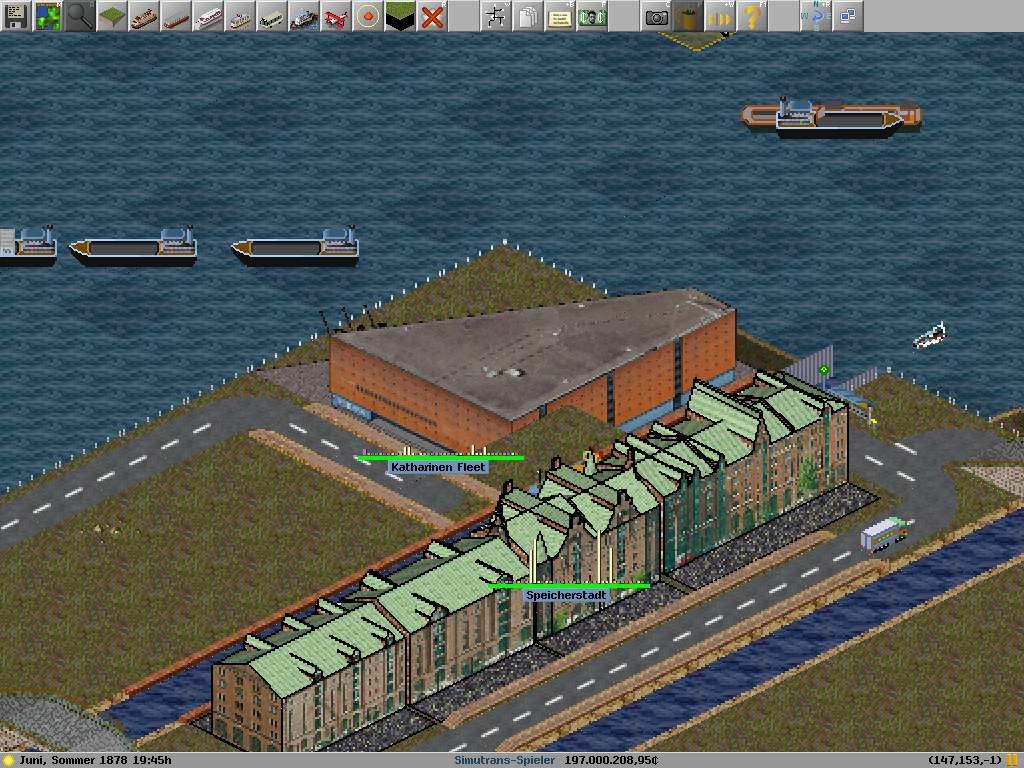
Task: Select the magnifying glass inspect tool
Action: [x=79, y=16]
